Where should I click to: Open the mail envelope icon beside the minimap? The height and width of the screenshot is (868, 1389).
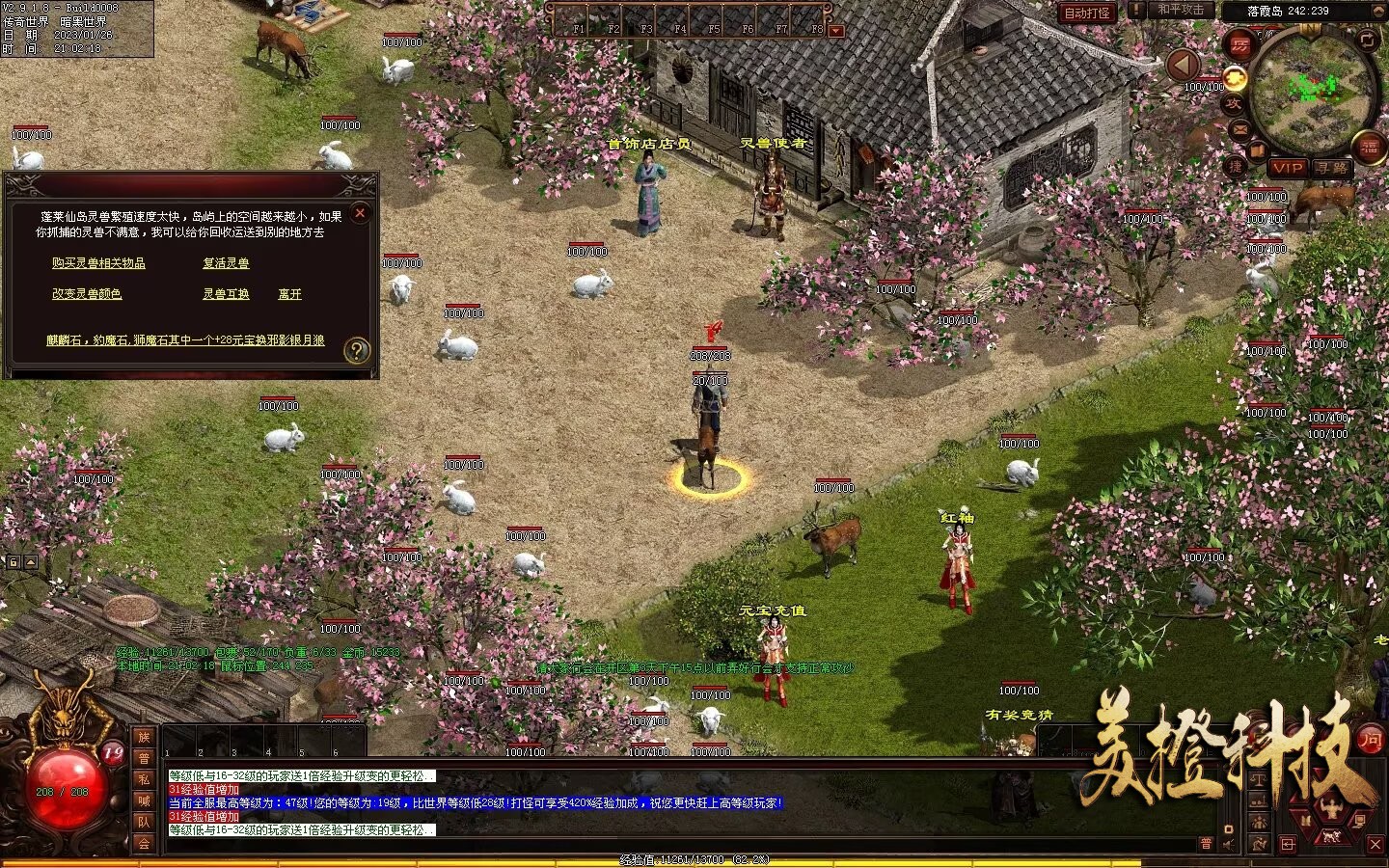[1240, 130]
